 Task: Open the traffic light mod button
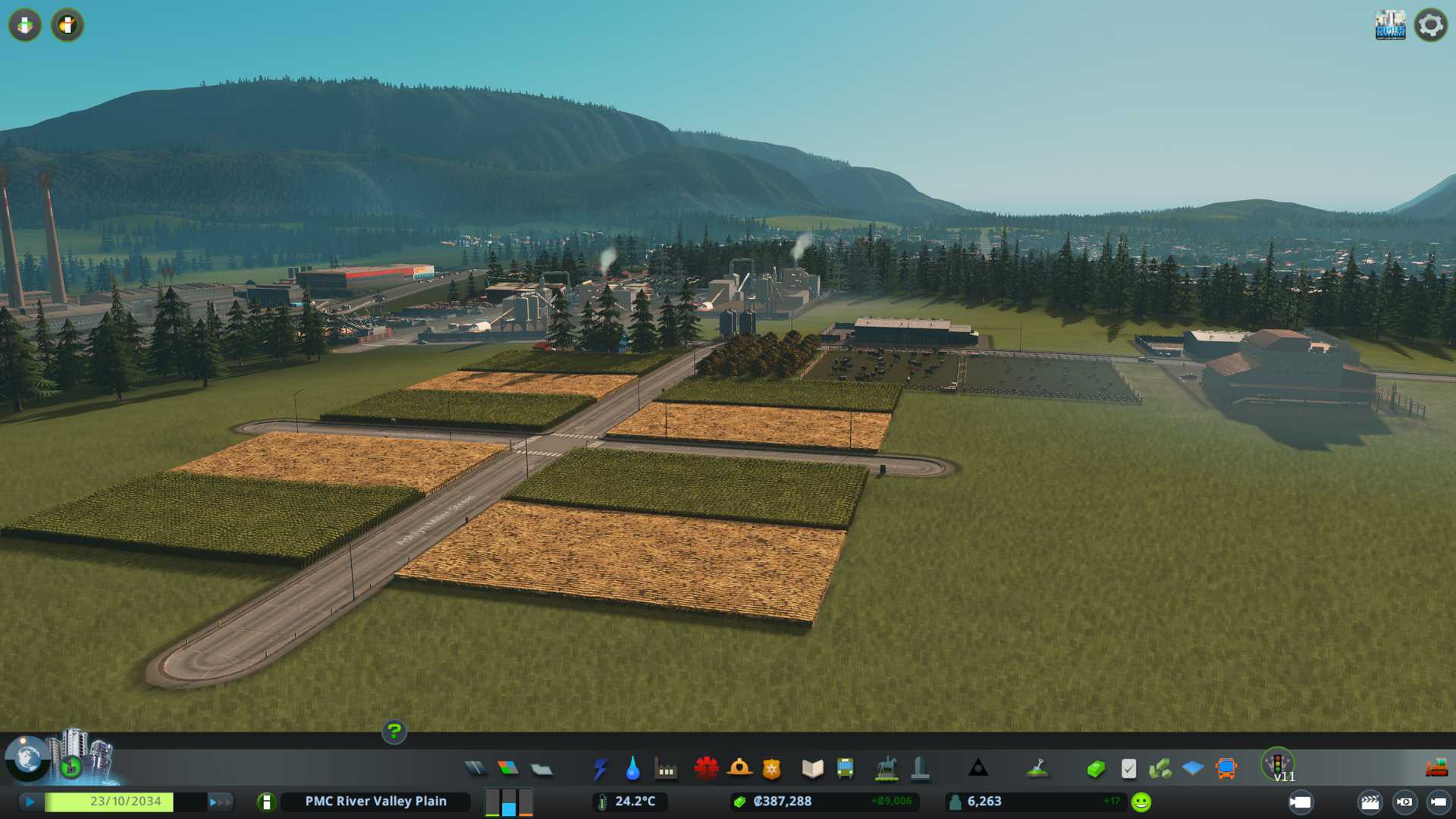[x=1278, y=764]
